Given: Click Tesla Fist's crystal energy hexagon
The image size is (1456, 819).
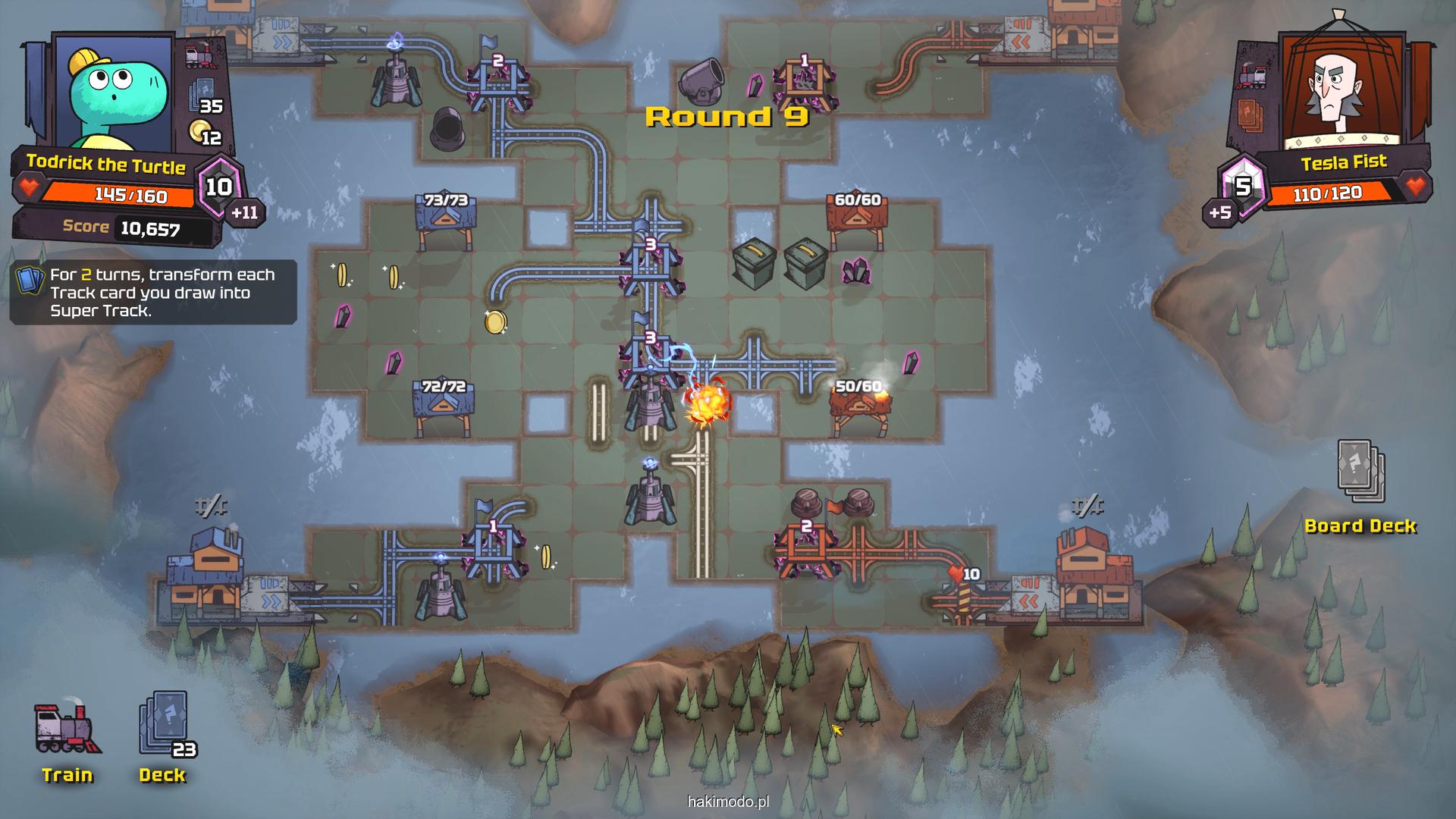Looking at the screenshot, I should pos(1241,185).
